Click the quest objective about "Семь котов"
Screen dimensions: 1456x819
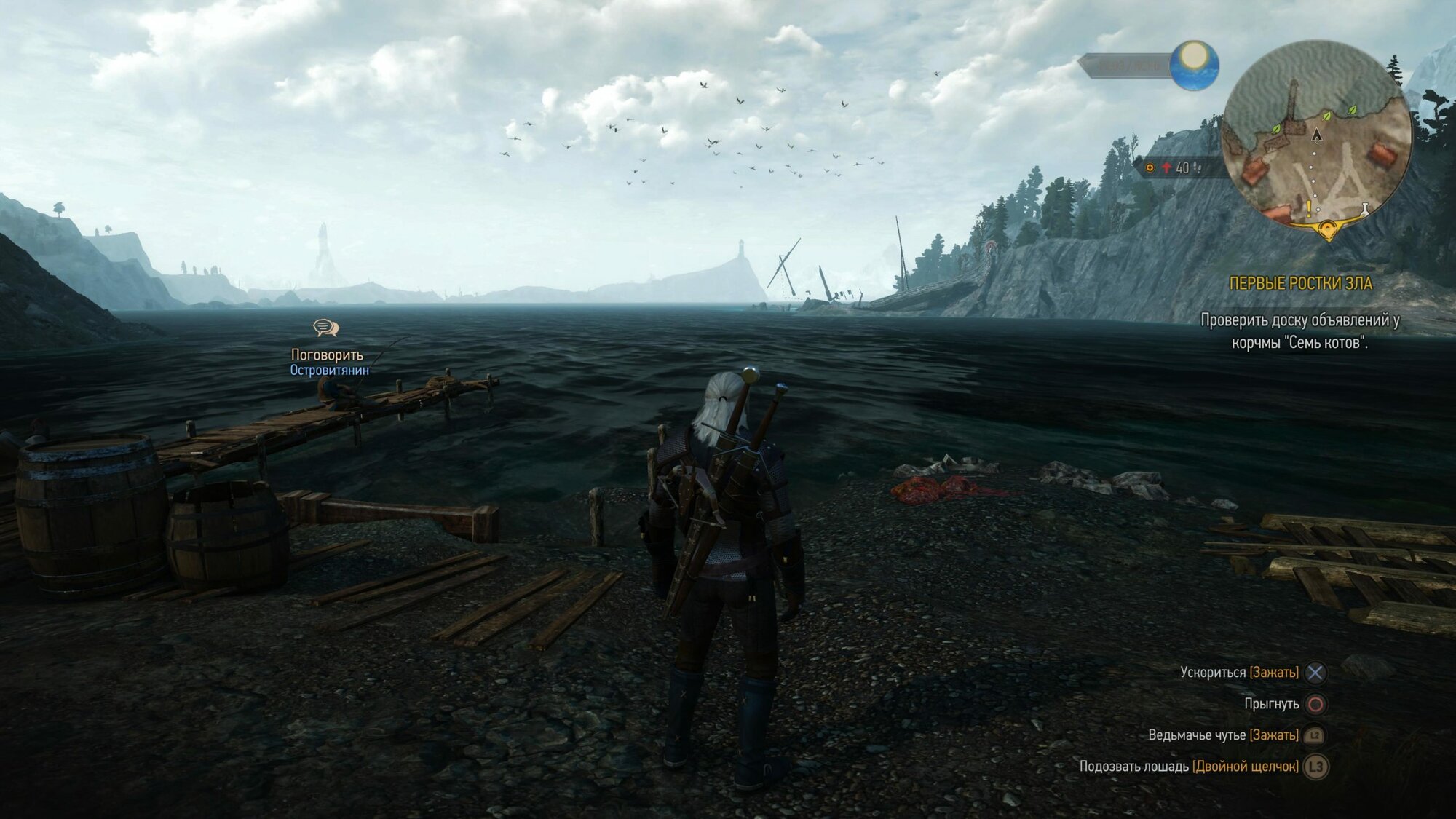point(1299,331)
